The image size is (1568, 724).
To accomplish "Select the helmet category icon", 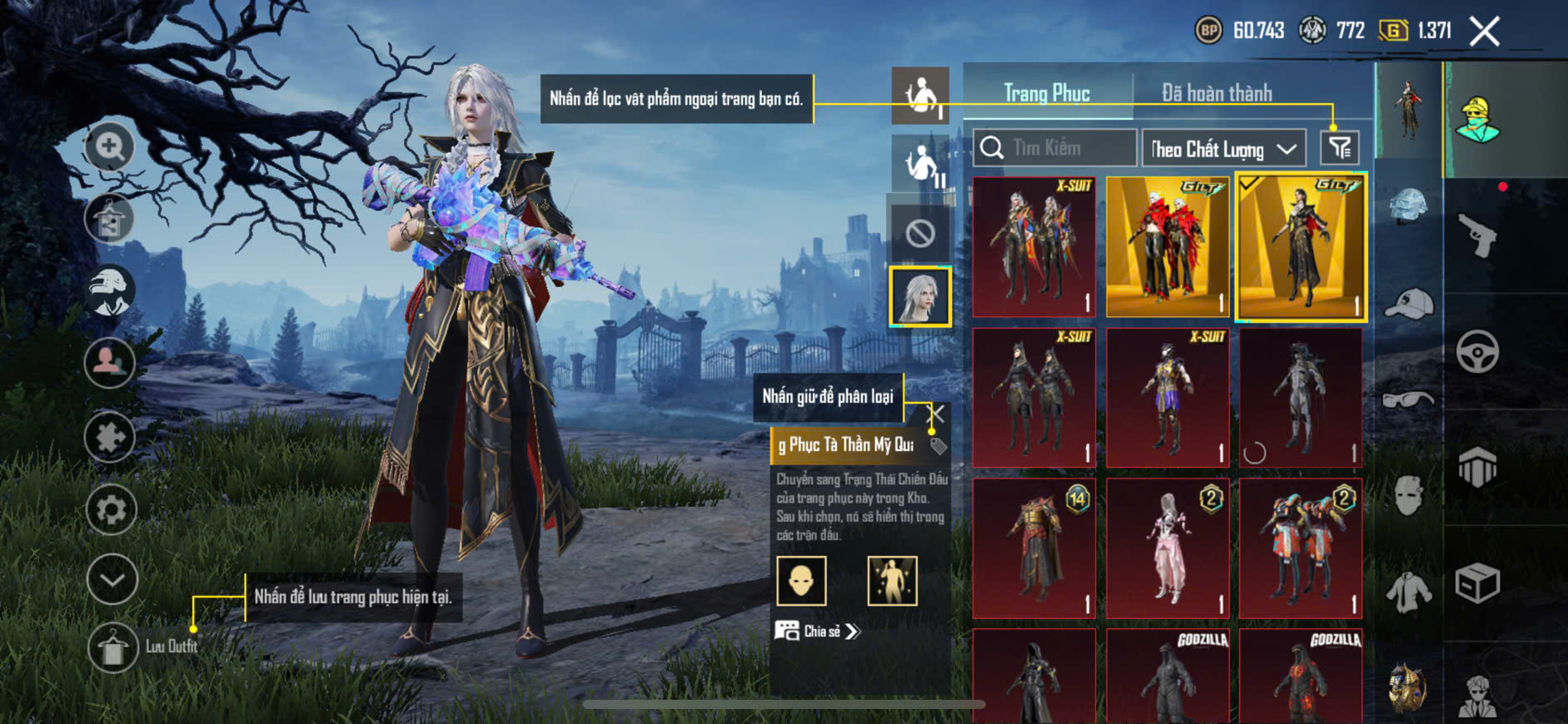I will (1408, 206).
